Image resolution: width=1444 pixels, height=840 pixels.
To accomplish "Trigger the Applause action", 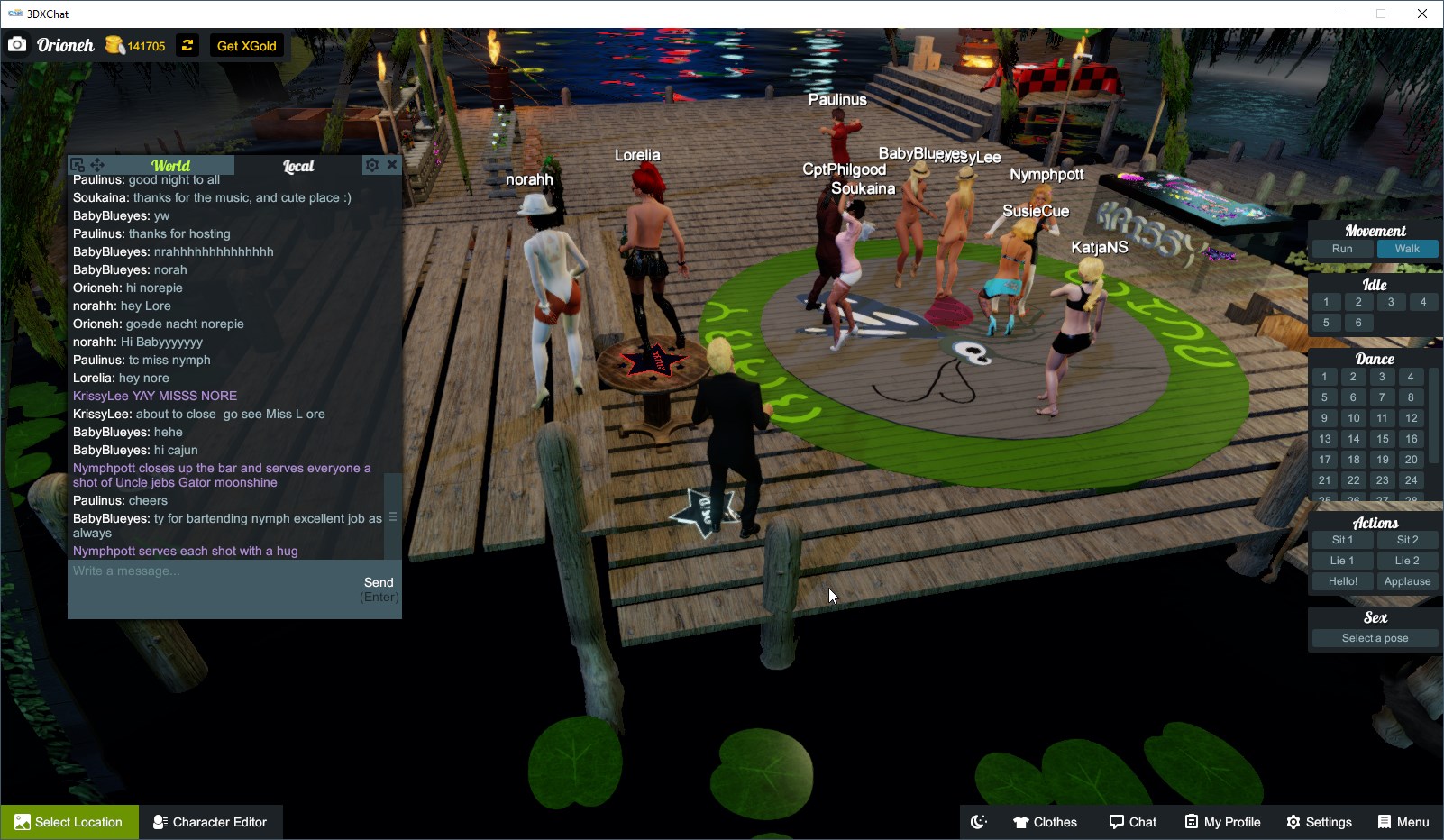I will click(x=1407, y=580).
